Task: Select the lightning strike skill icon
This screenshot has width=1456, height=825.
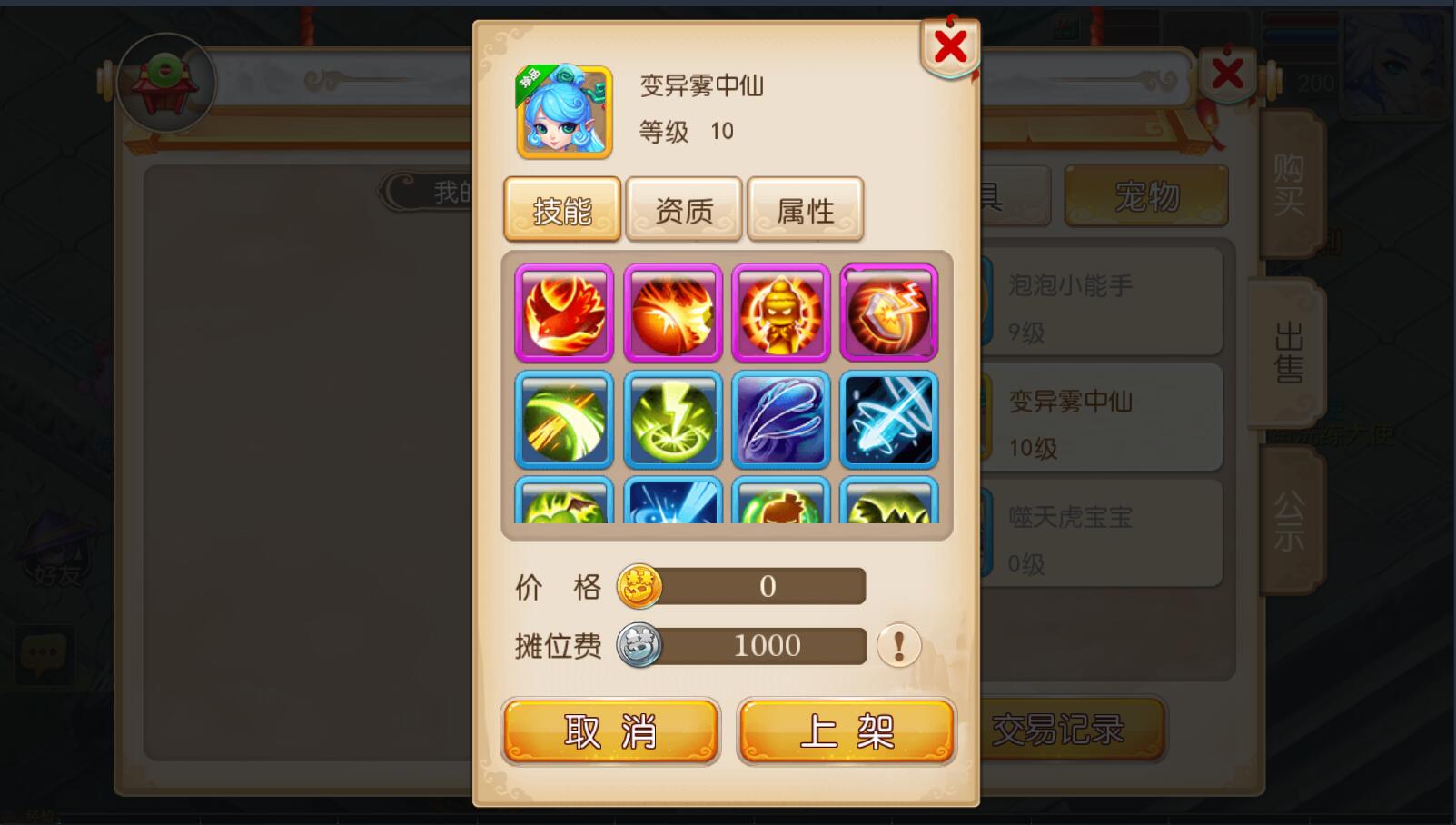Action: pyautogui.click(x=671, y=419)
